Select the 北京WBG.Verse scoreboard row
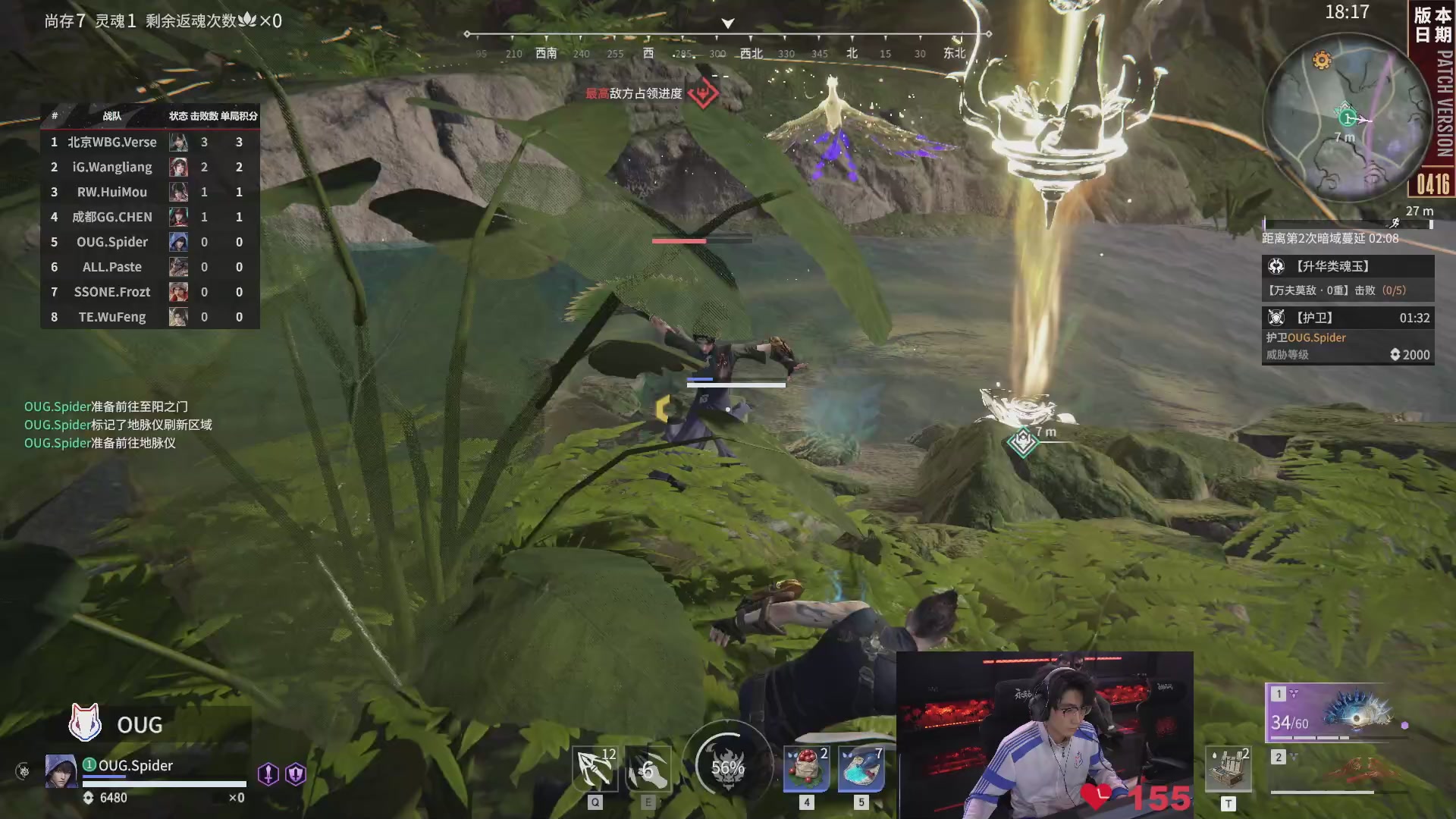The width and height of the screenshot is (1456, 819). click(150, 142)
